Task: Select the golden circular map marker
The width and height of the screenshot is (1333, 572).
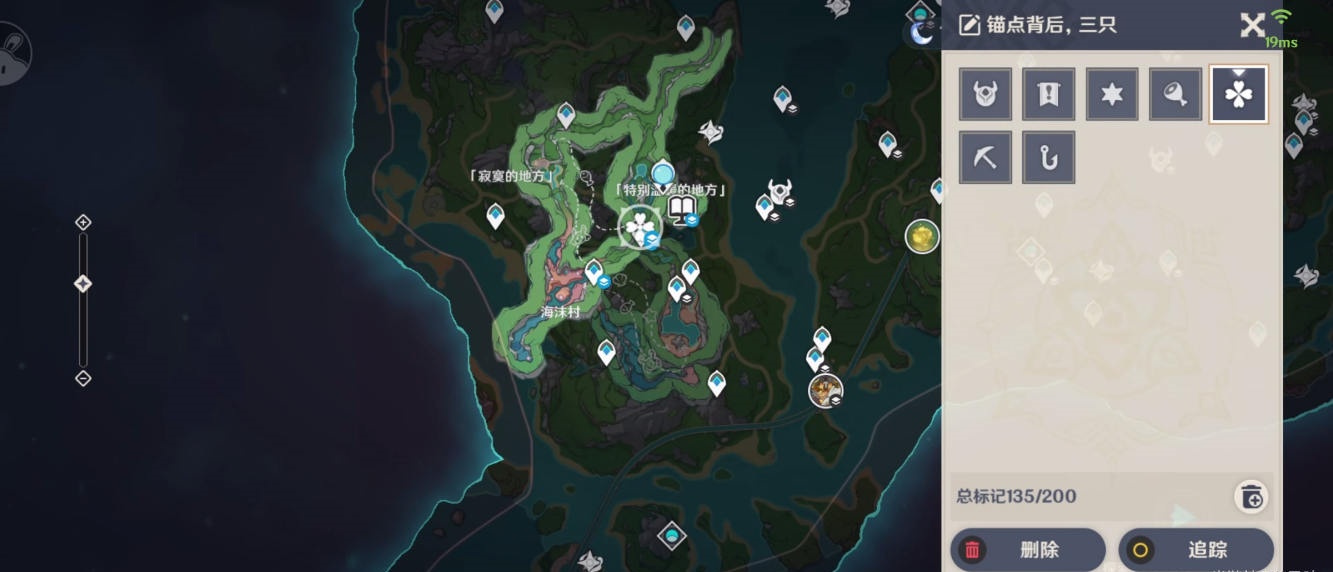Action: (922, 237)
